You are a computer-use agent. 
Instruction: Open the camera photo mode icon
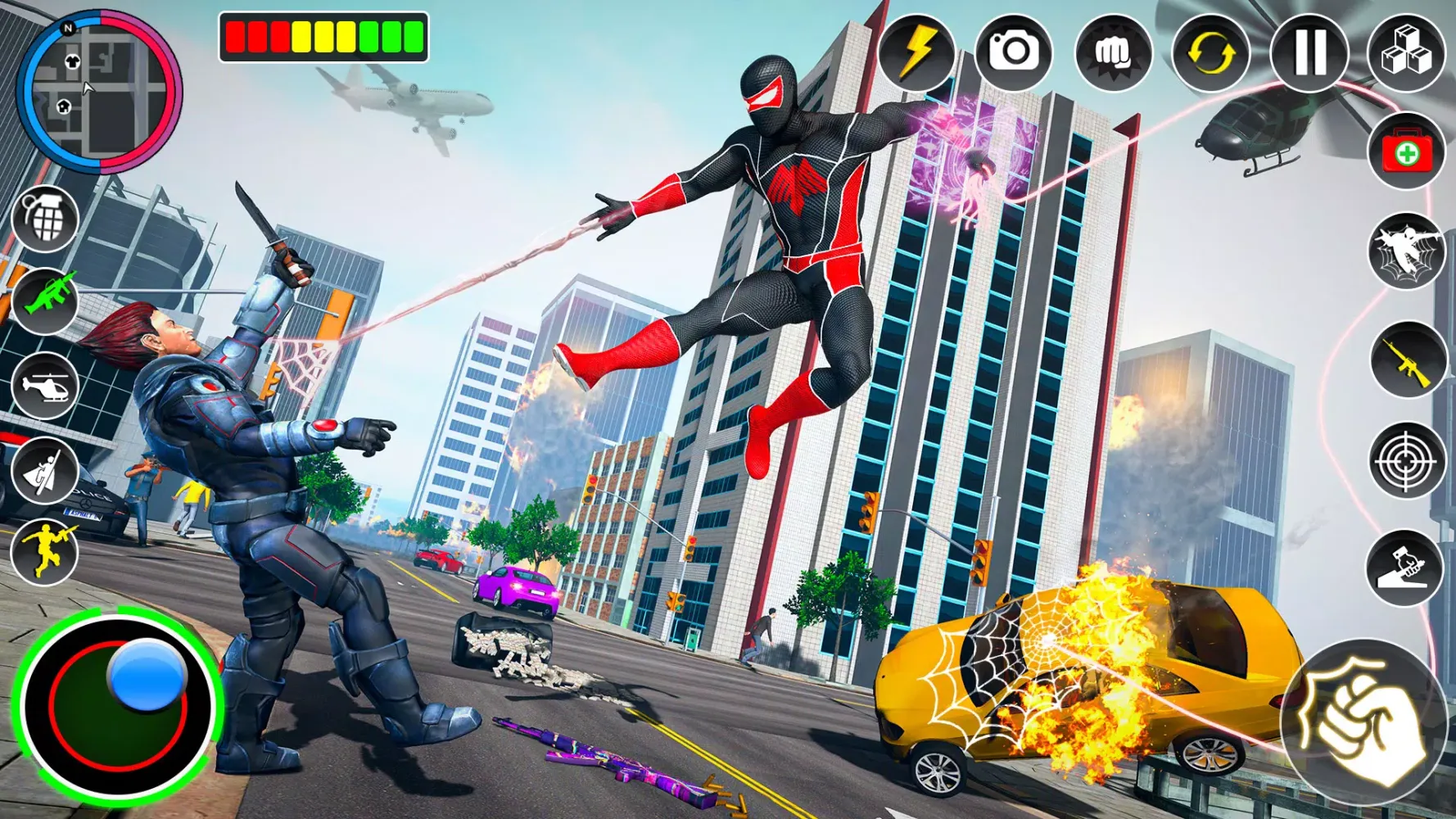click(x=1014, y=54)
